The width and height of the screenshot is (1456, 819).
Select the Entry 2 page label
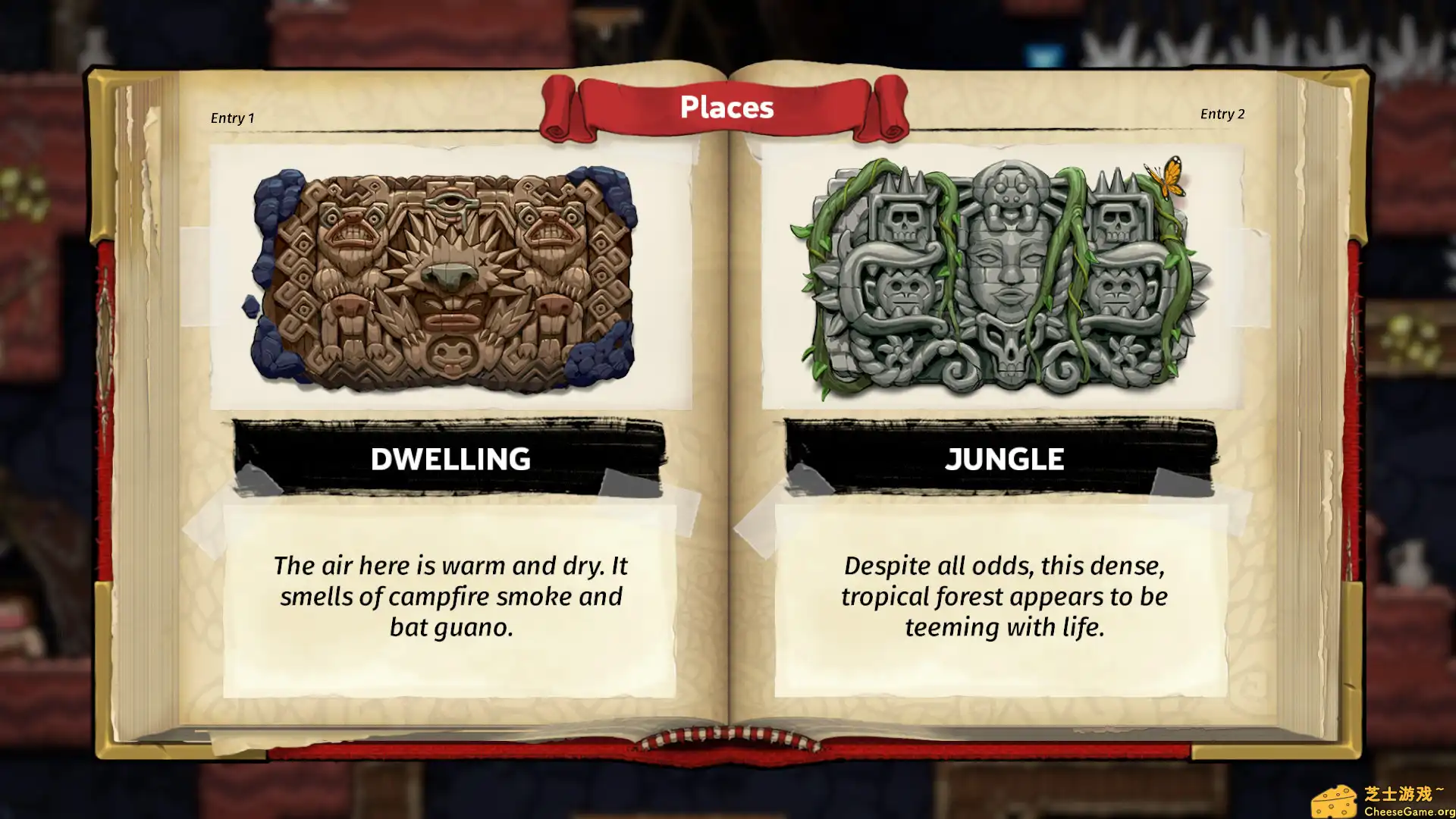1222,114
